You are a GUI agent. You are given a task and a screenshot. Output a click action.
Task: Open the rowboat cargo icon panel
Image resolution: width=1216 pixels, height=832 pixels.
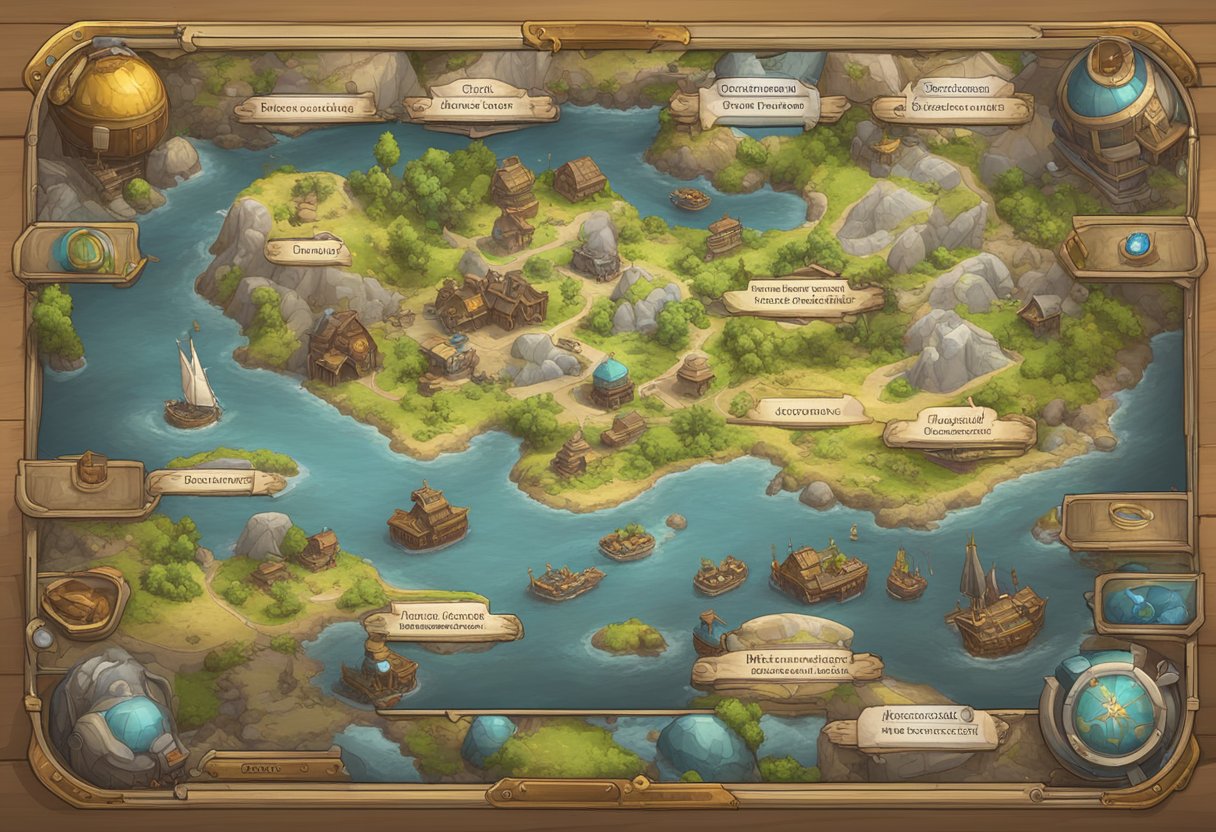(x=83, y=601)
